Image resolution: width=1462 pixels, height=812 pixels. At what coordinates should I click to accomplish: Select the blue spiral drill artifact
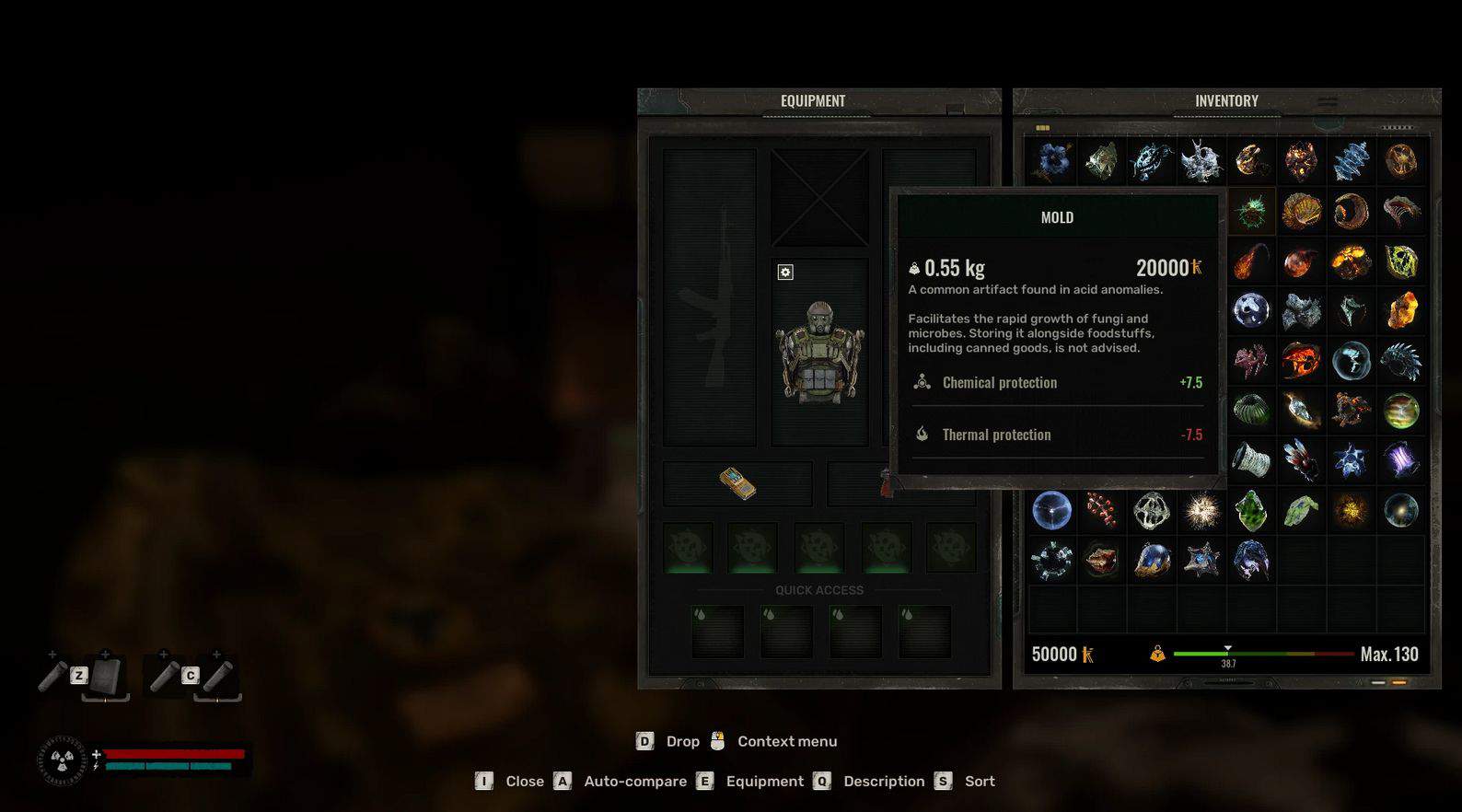(x=1351, y=161)
